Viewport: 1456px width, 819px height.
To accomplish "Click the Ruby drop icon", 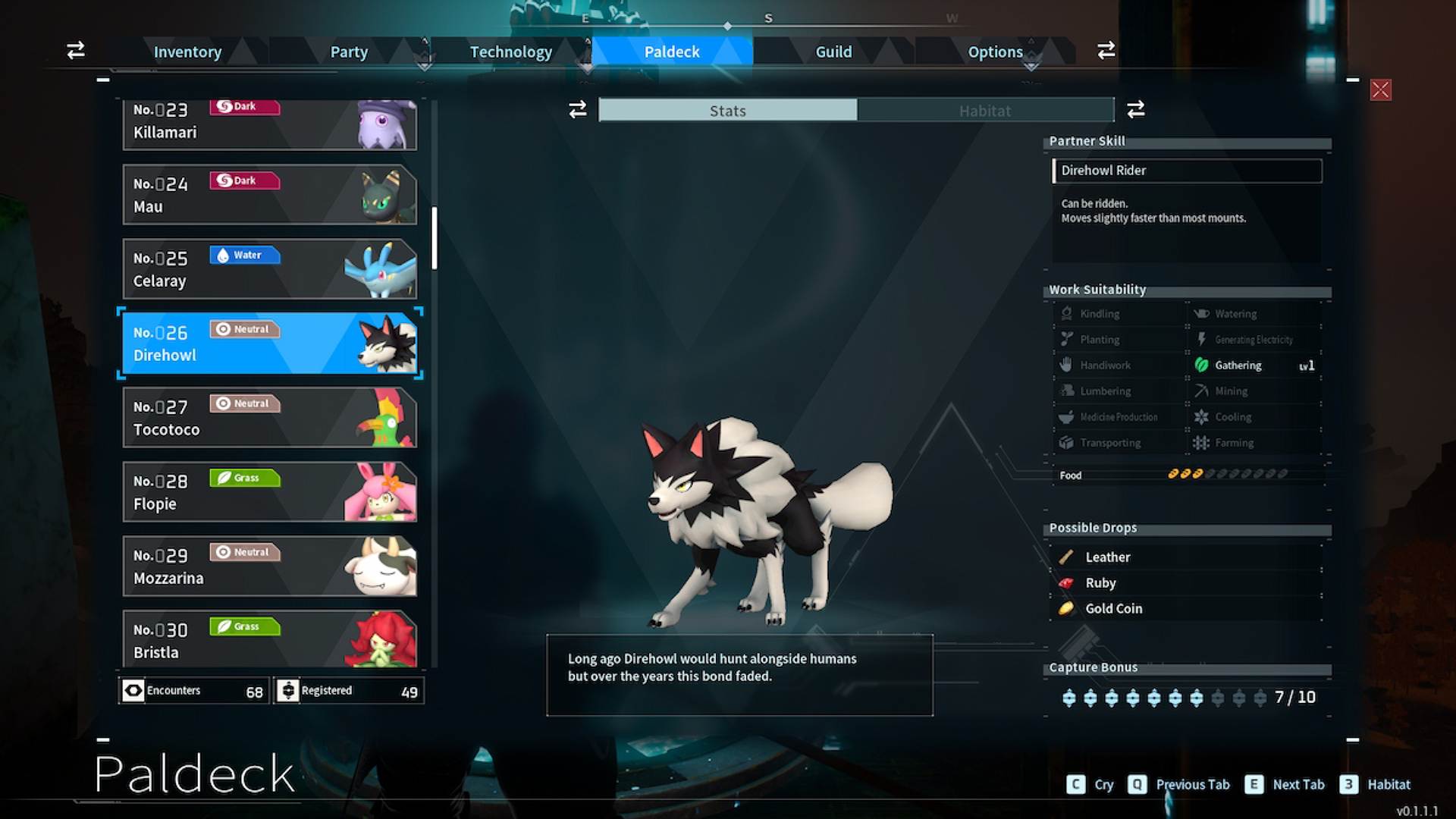I will pyautogui.click(x=1067, y=582).
